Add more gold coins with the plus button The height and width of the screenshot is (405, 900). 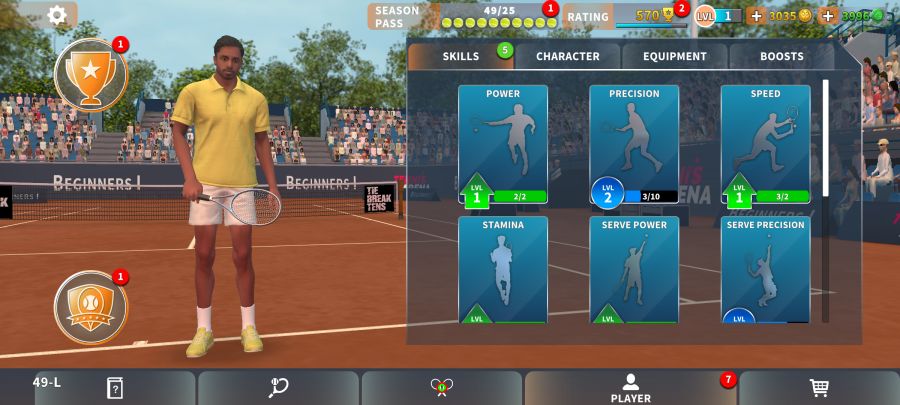[x=756, y=16]
